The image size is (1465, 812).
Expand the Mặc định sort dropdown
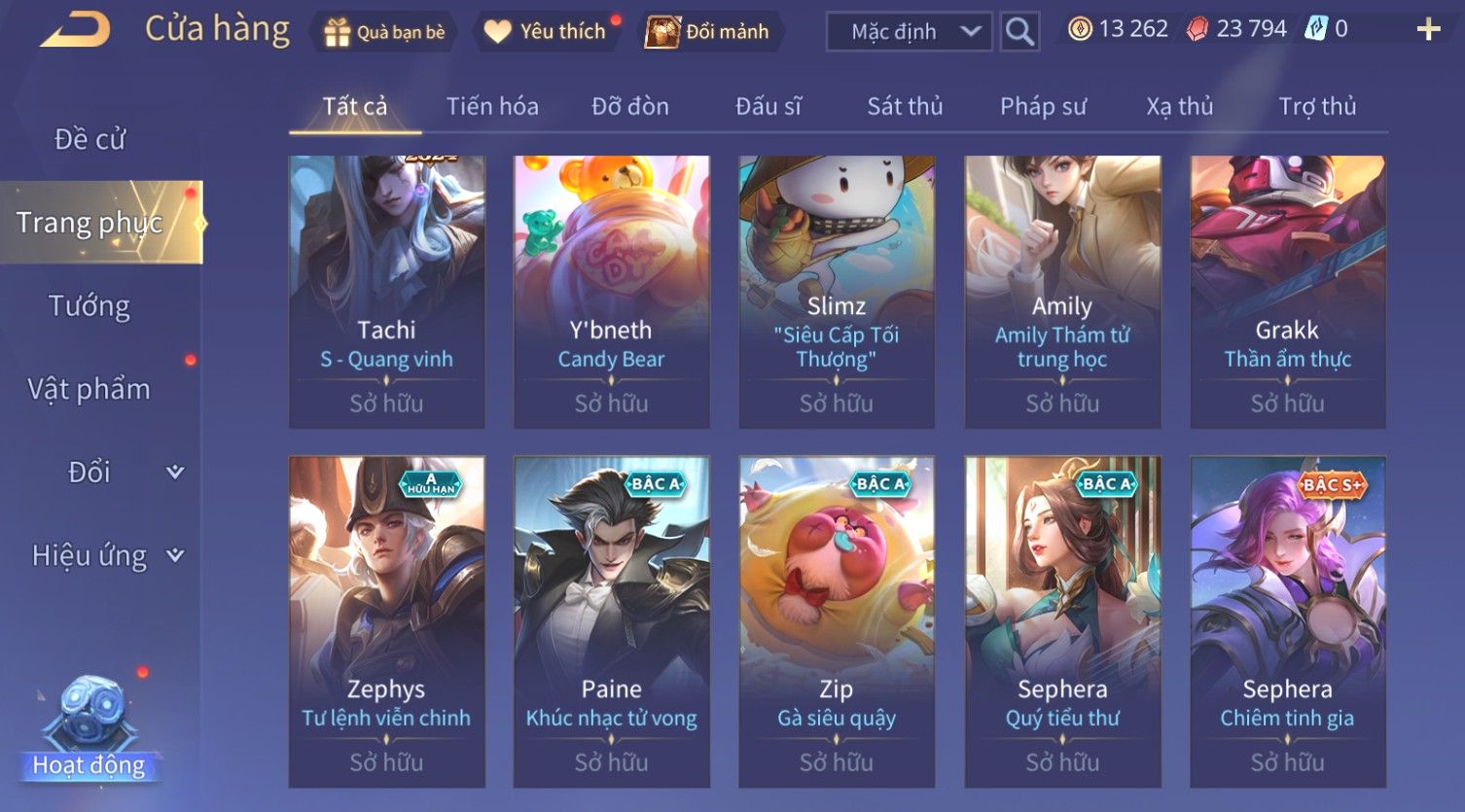tap(909, 32)
